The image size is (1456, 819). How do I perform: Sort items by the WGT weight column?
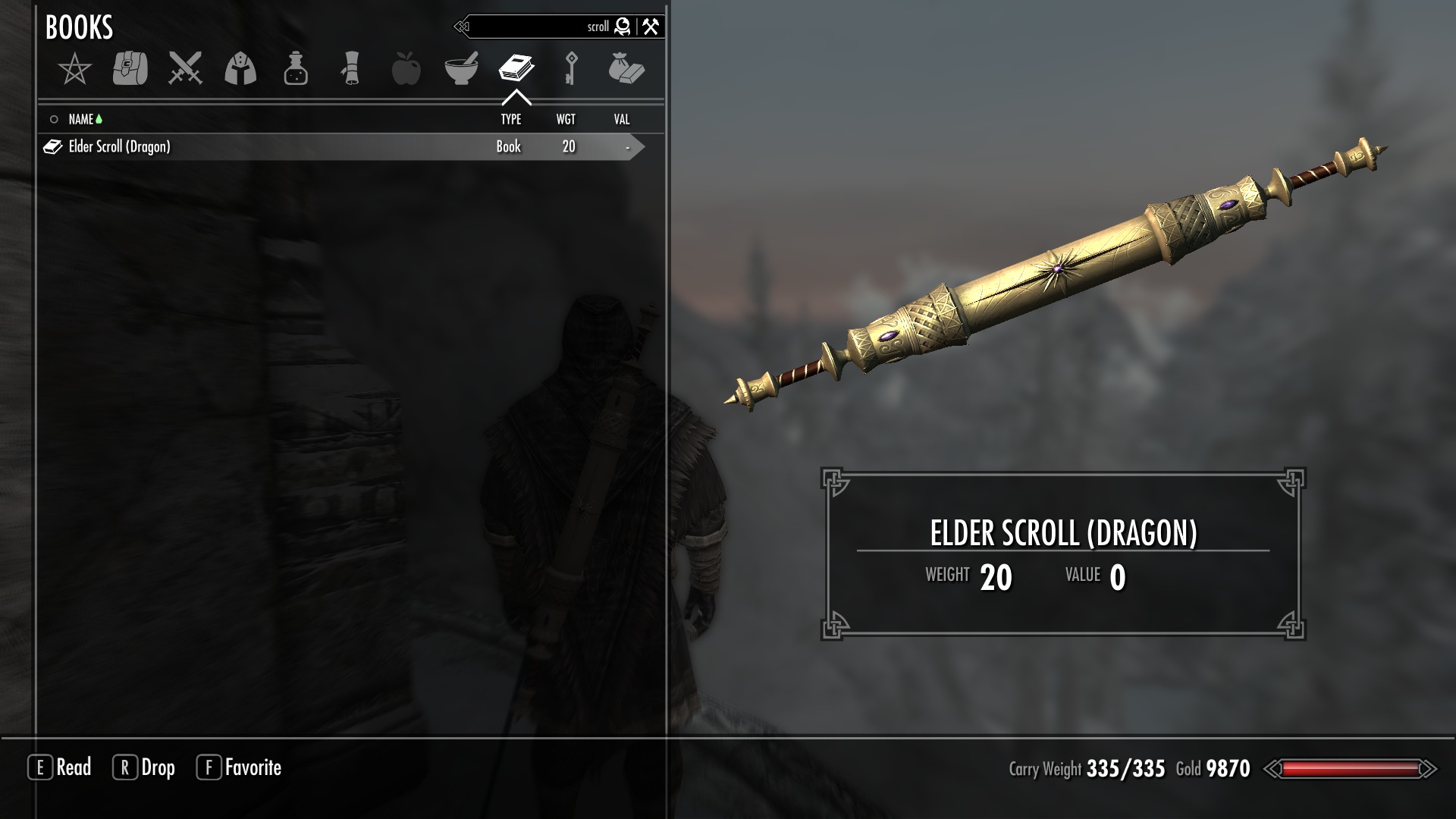566,119
